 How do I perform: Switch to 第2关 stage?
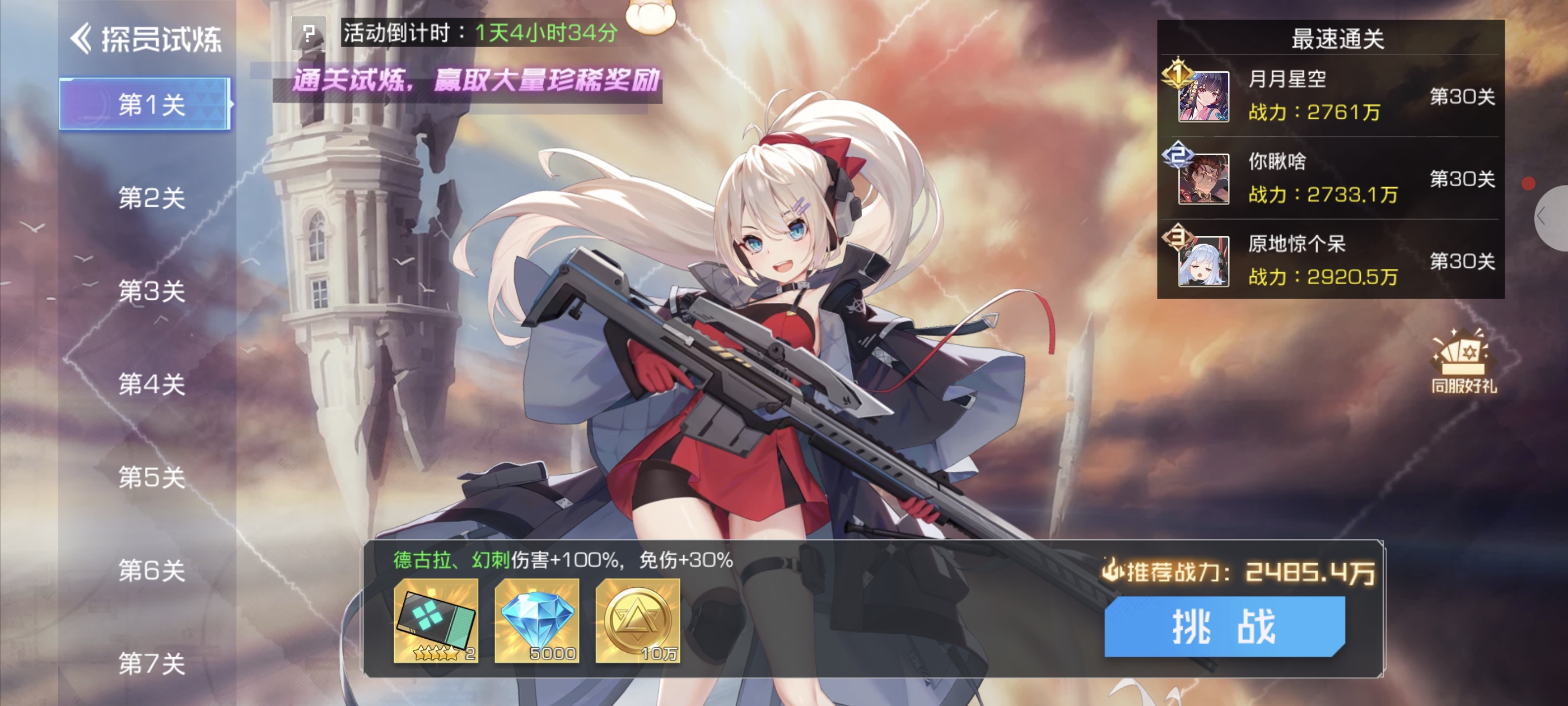[151, 198]
